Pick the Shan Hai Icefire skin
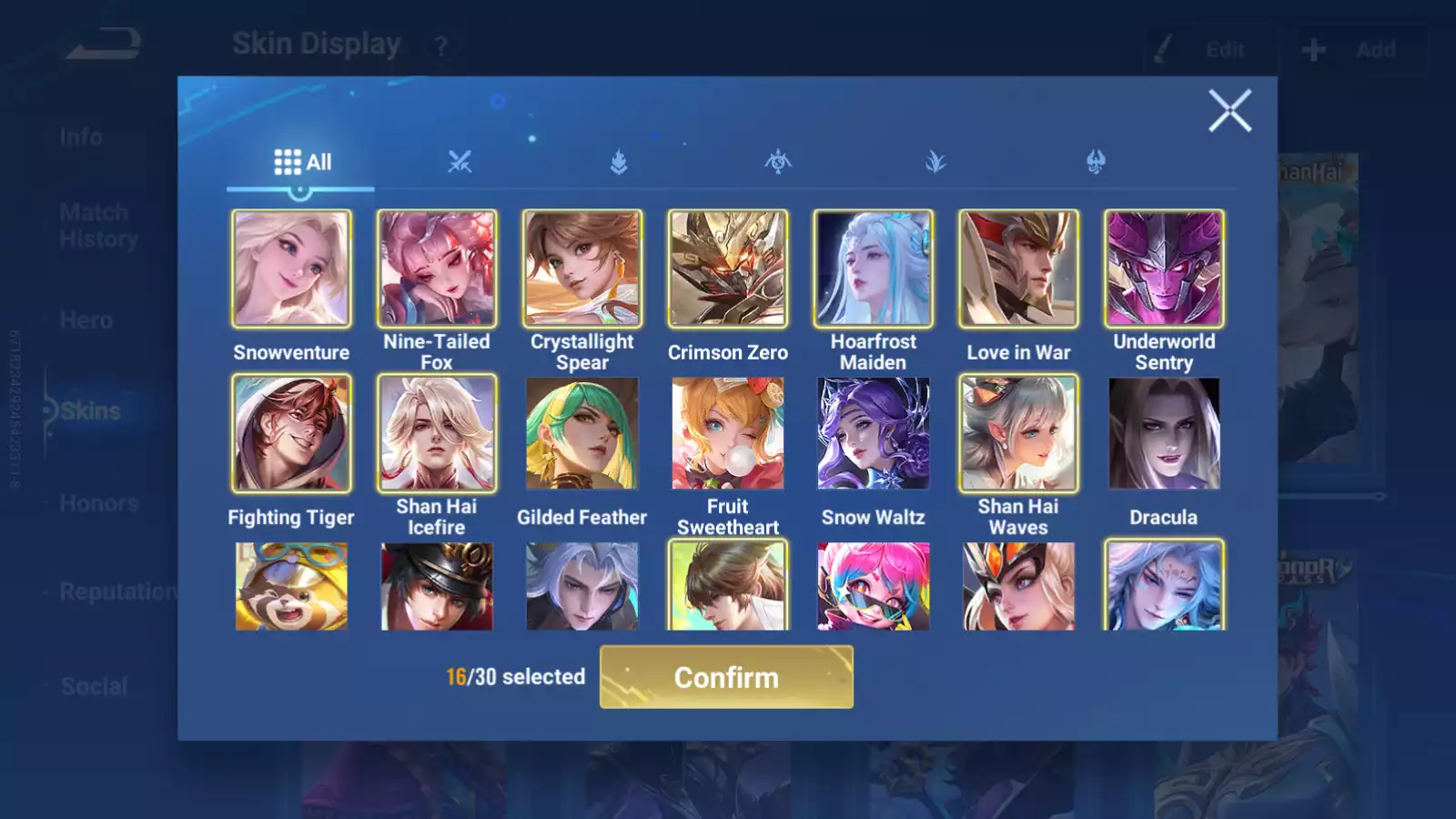This screenshot has height=819, width=1456. [437, 433]
